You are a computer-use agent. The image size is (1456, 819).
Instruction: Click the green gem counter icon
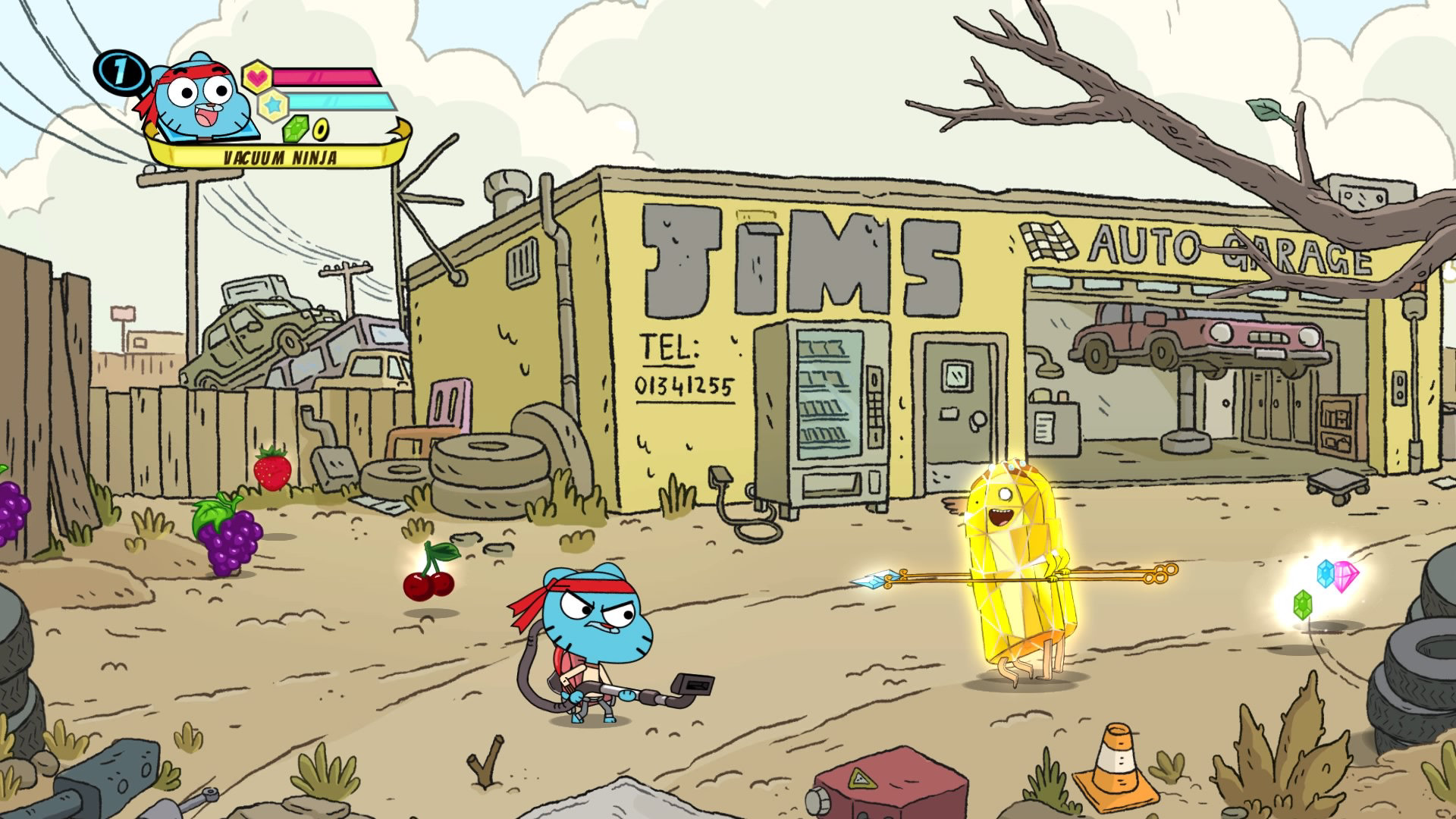[x=297, y=130]
